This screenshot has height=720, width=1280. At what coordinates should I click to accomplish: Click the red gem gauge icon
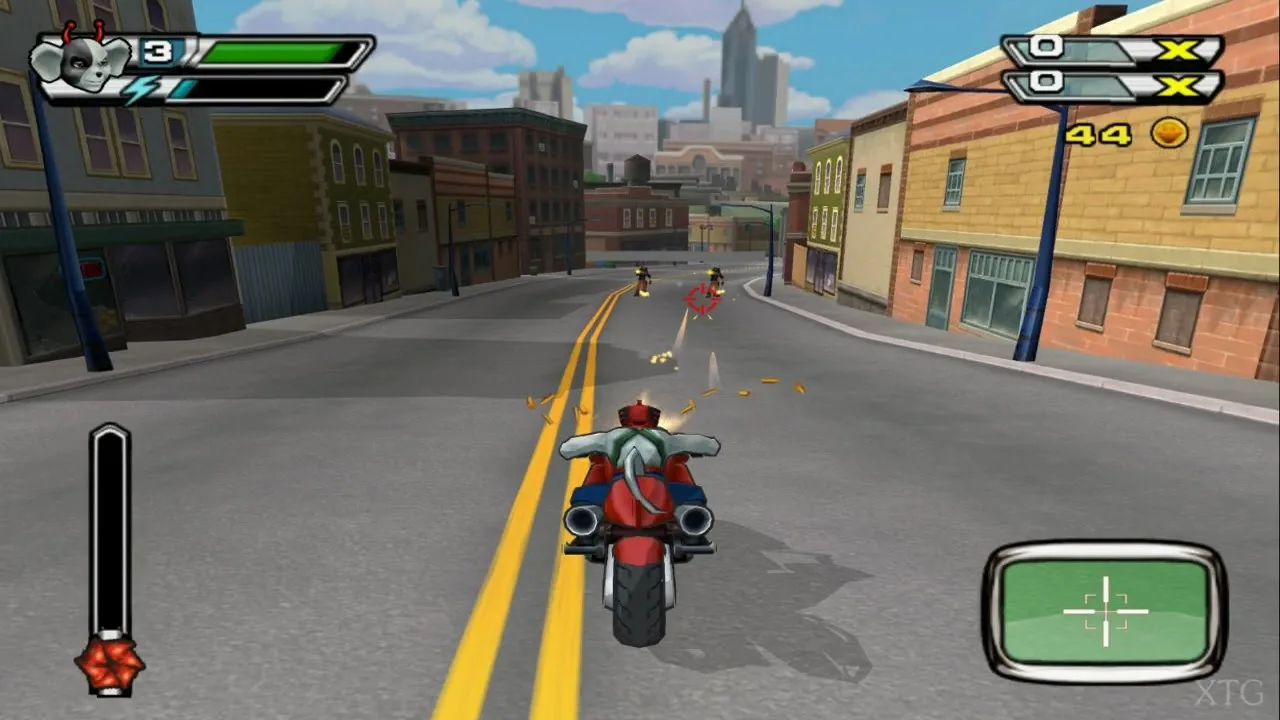click(110, 663)
